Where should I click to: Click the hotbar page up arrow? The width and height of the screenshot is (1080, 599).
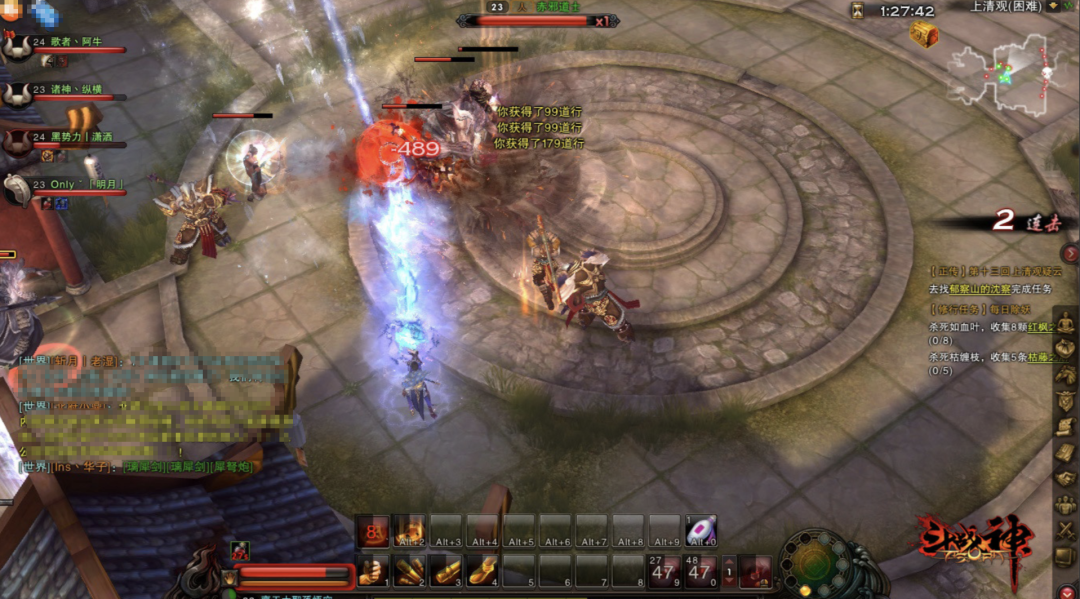point(729,565)
